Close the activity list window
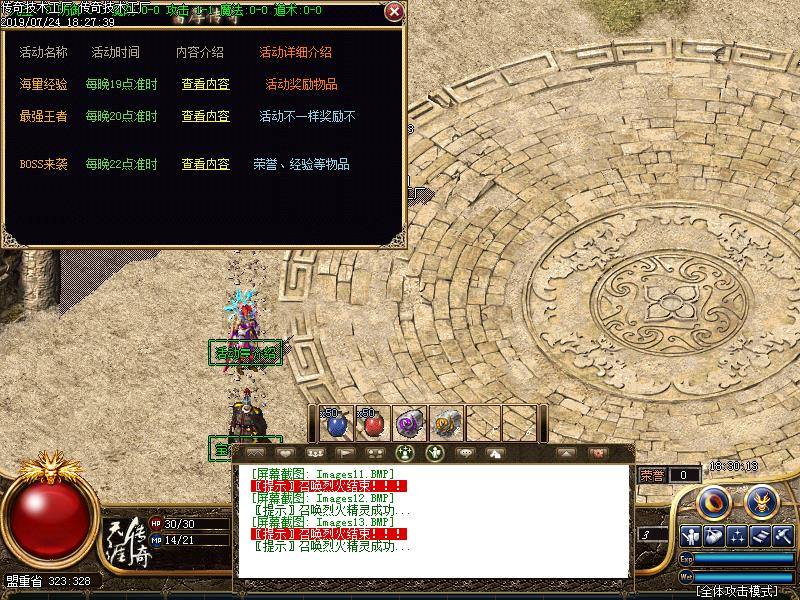 [394, 12]
